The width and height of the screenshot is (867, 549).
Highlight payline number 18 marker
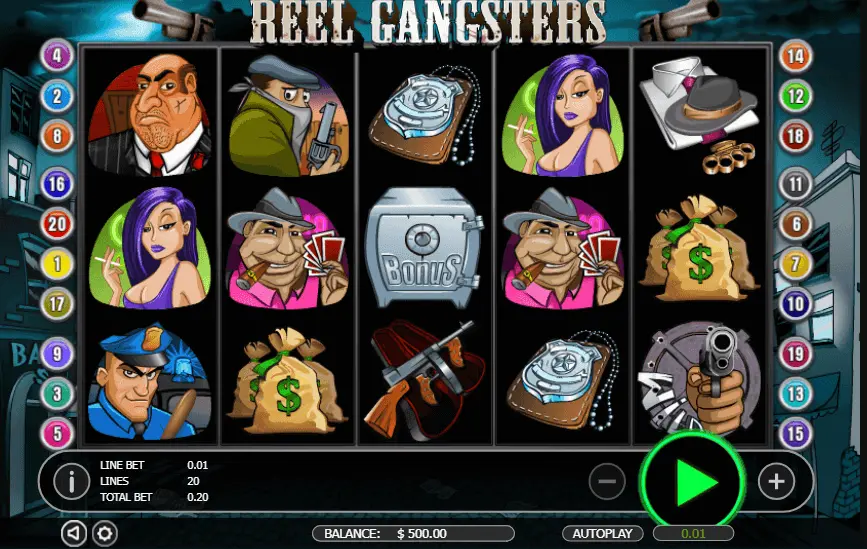(x=796, y=136)
